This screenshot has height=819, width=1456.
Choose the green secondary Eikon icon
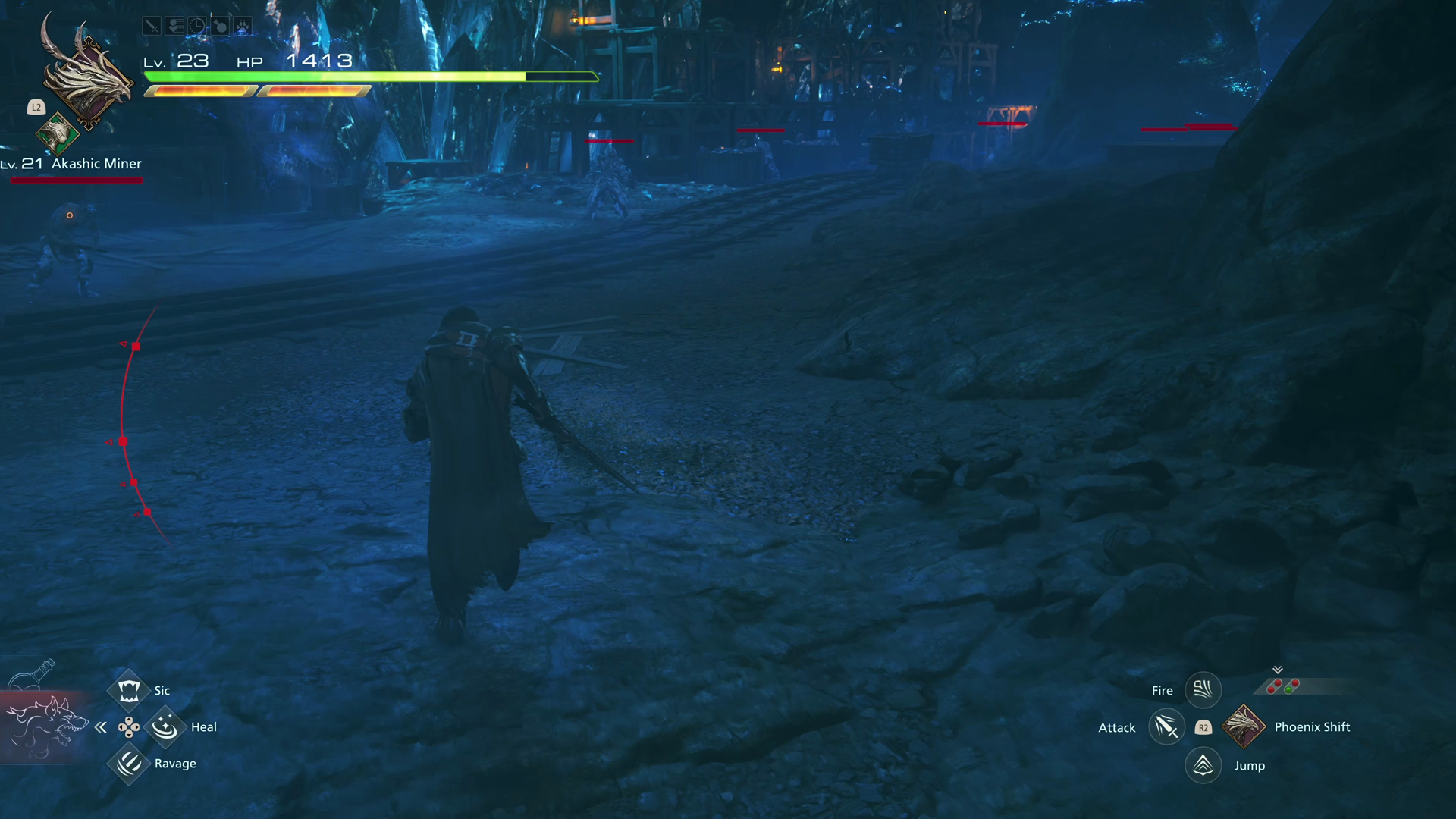[57, 134]
